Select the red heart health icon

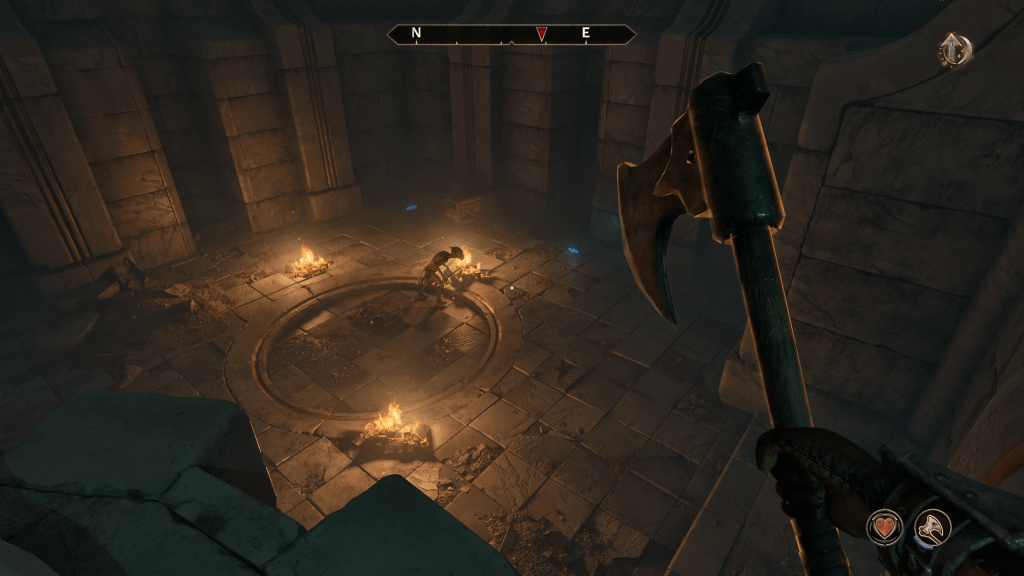point(885,527)
